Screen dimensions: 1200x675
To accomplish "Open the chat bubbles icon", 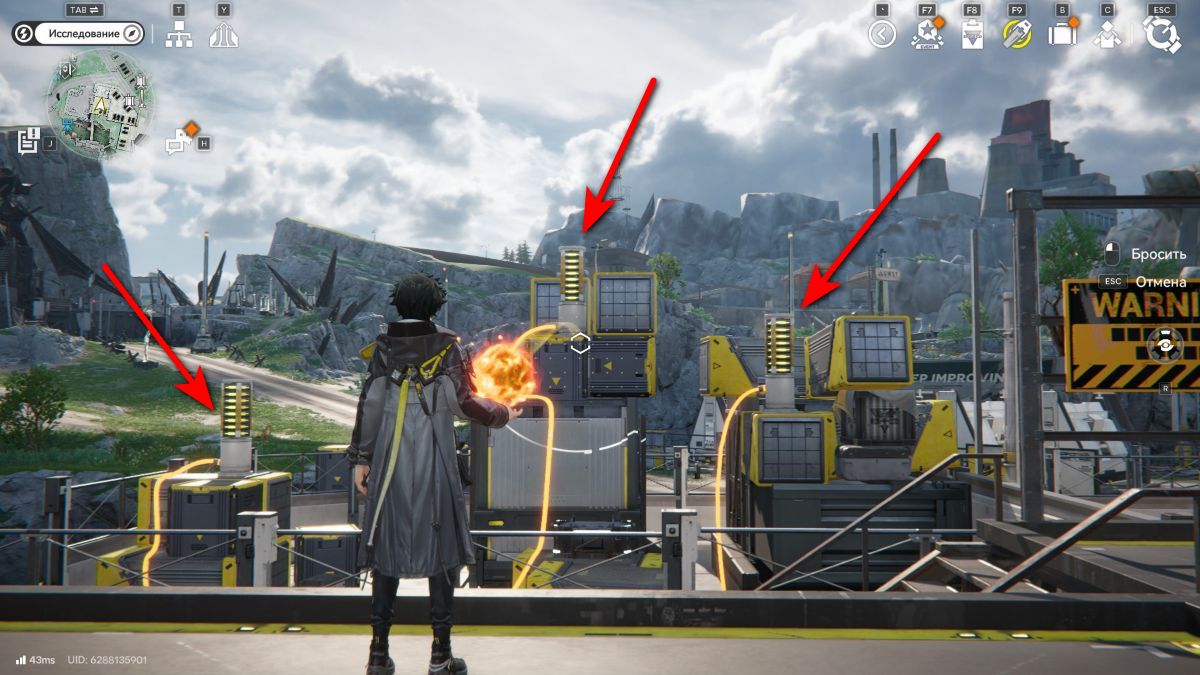I will (x=179, y=142).
